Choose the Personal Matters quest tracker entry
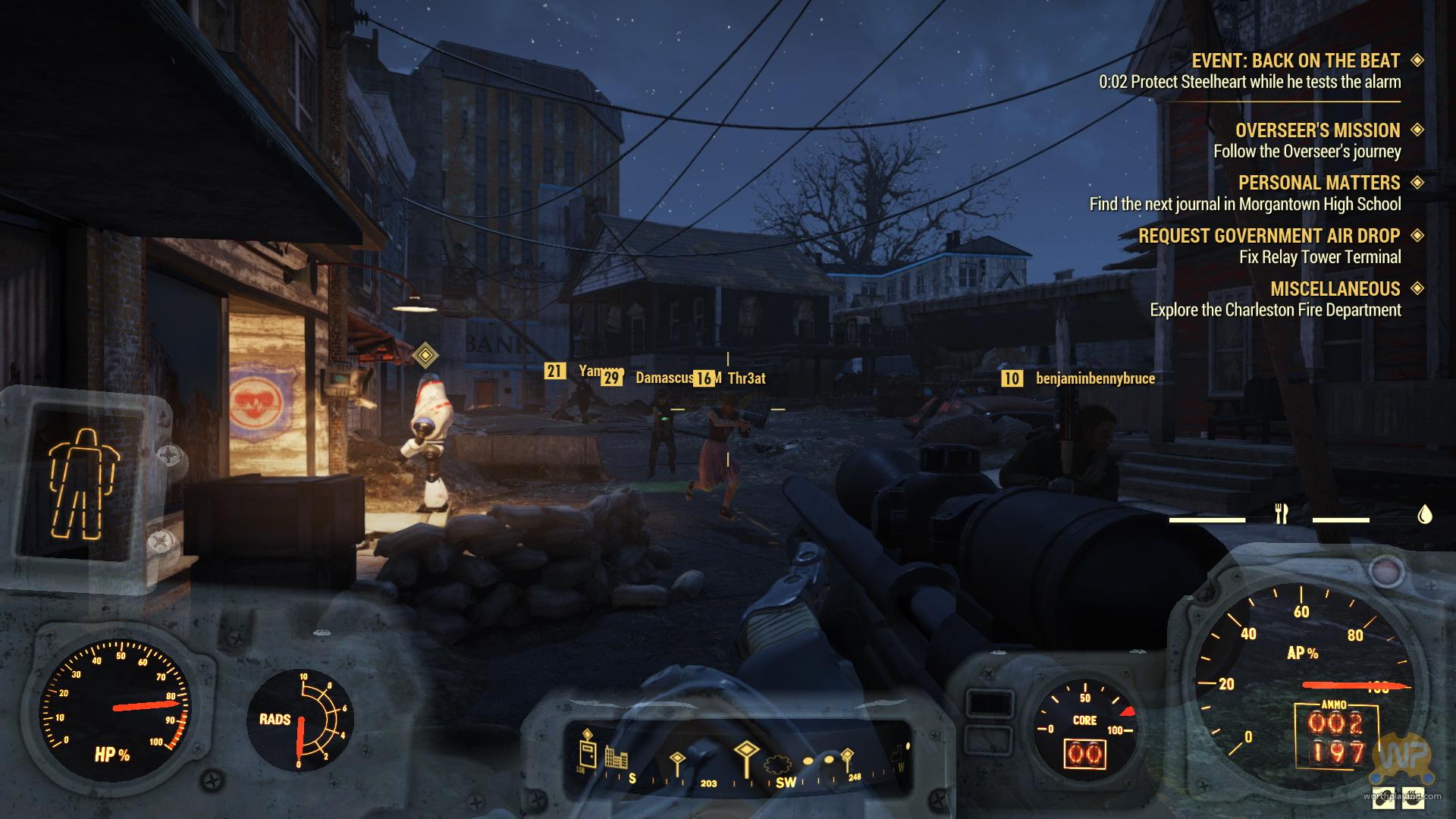 pyautogui.click(x=1319, y=183)
